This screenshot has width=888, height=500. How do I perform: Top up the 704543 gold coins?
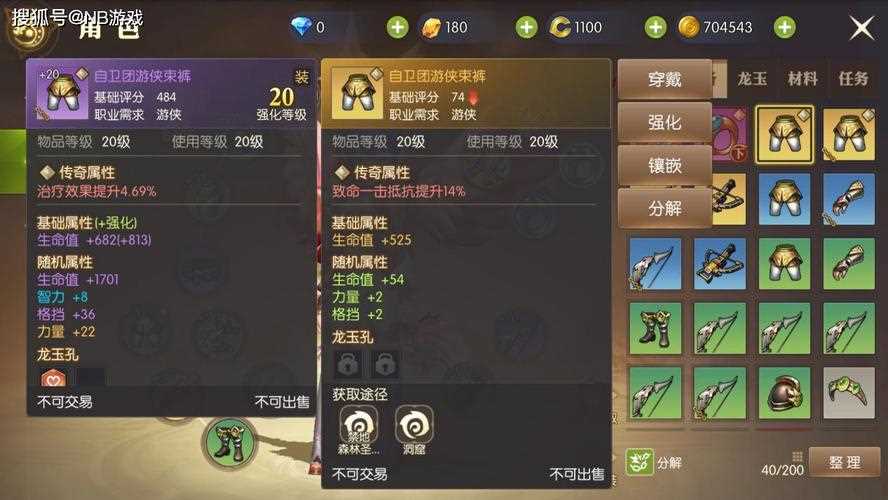[785, 27]
